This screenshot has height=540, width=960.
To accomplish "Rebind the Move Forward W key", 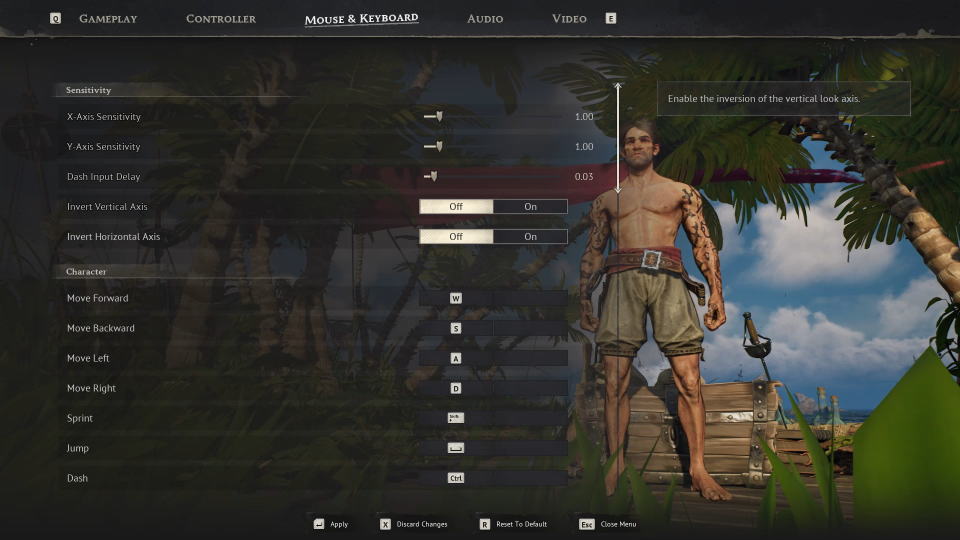I will (456, 298).
